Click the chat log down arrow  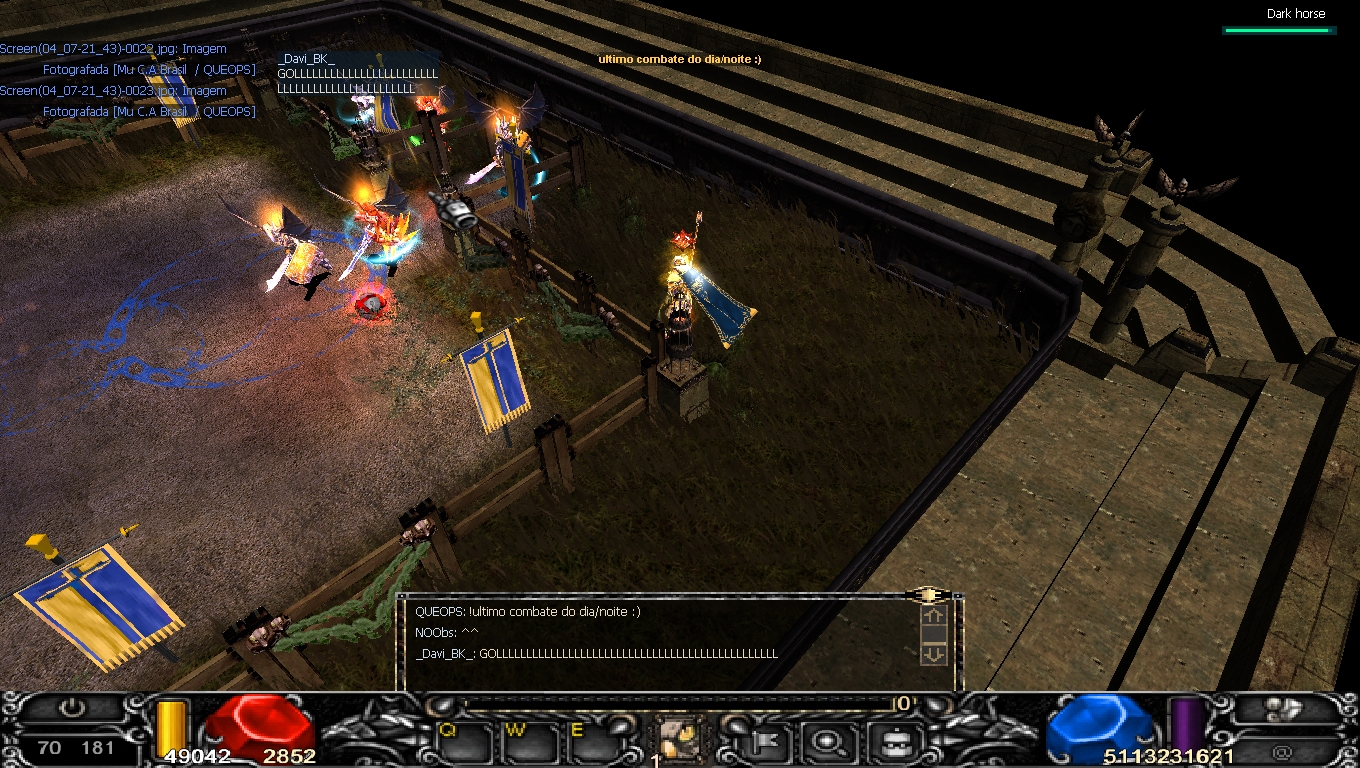pyautogui.click(x=934, y=654)
